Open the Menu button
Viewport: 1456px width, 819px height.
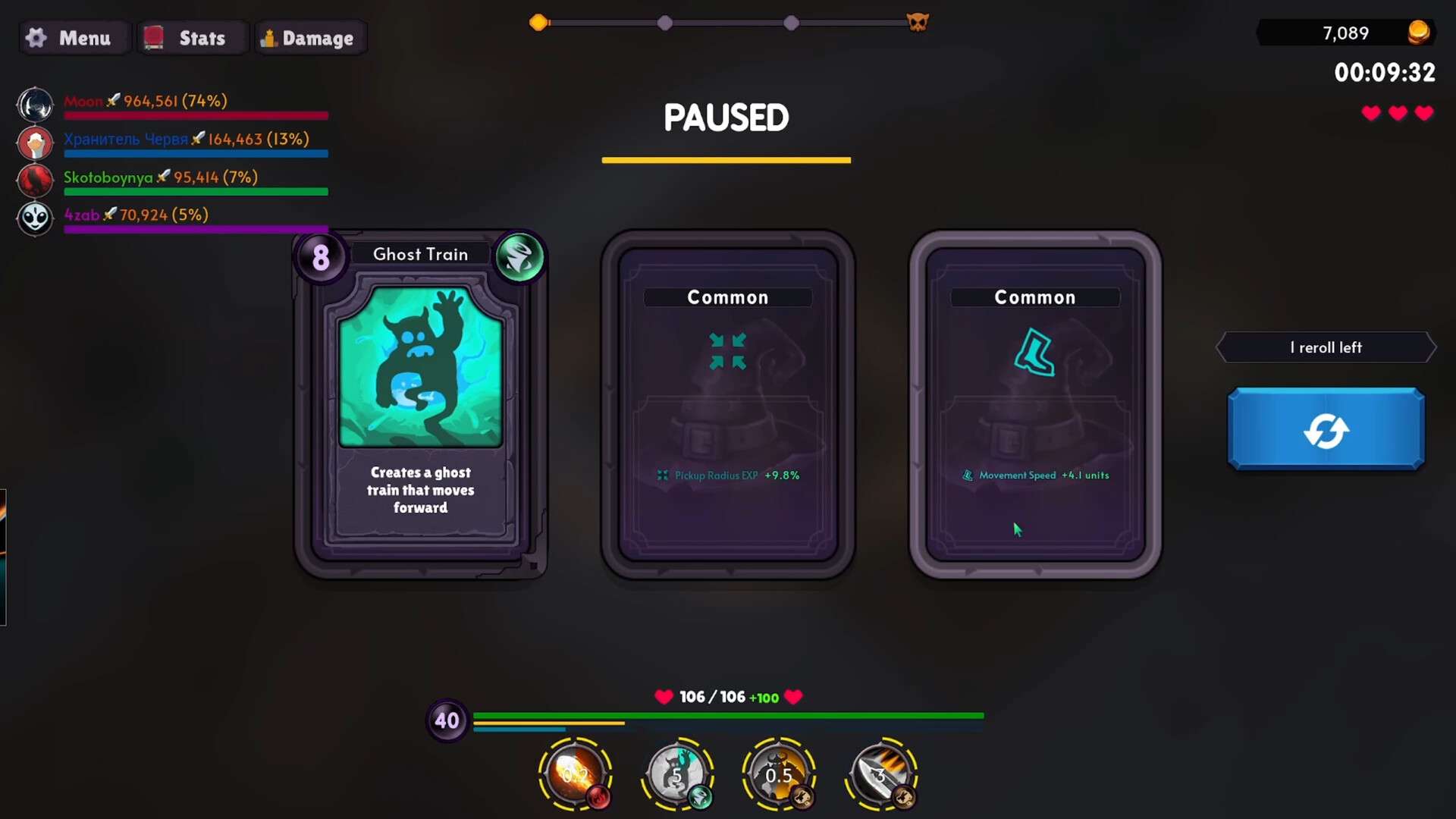click(69, 38)
